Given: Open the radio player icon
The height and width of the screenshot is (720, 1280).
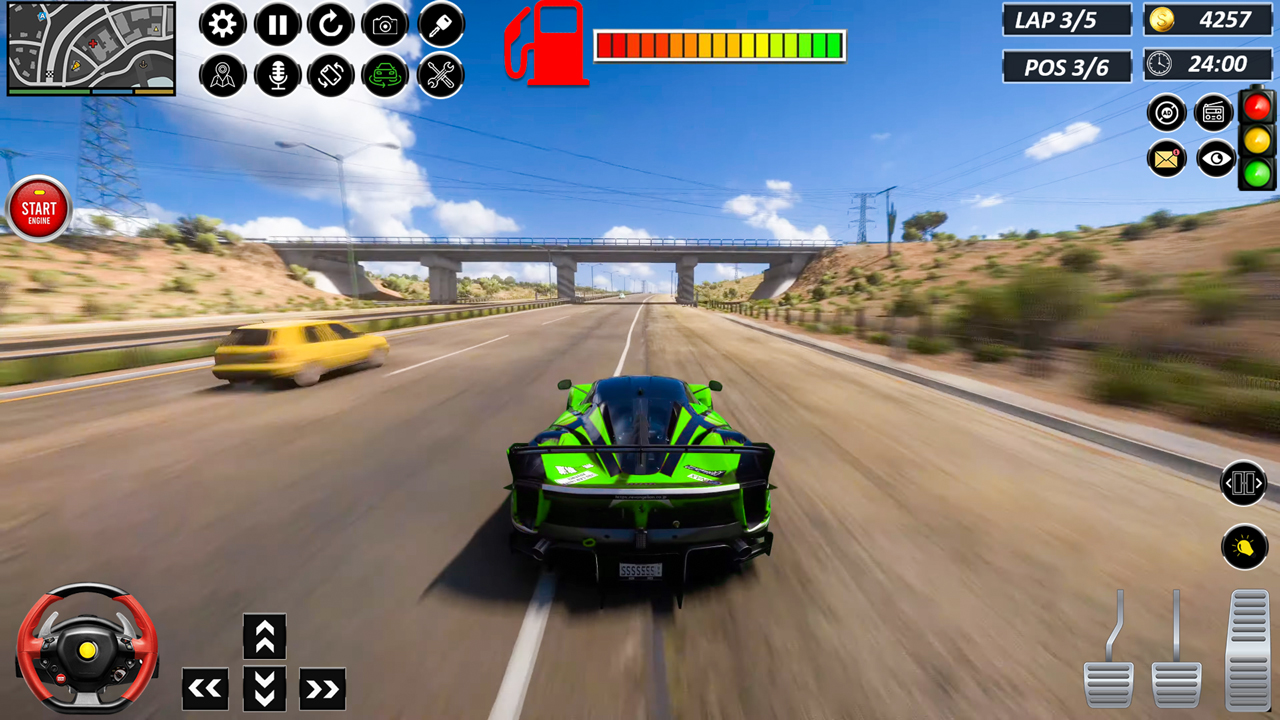Looking at the screenshot, I should point(1212,112).
